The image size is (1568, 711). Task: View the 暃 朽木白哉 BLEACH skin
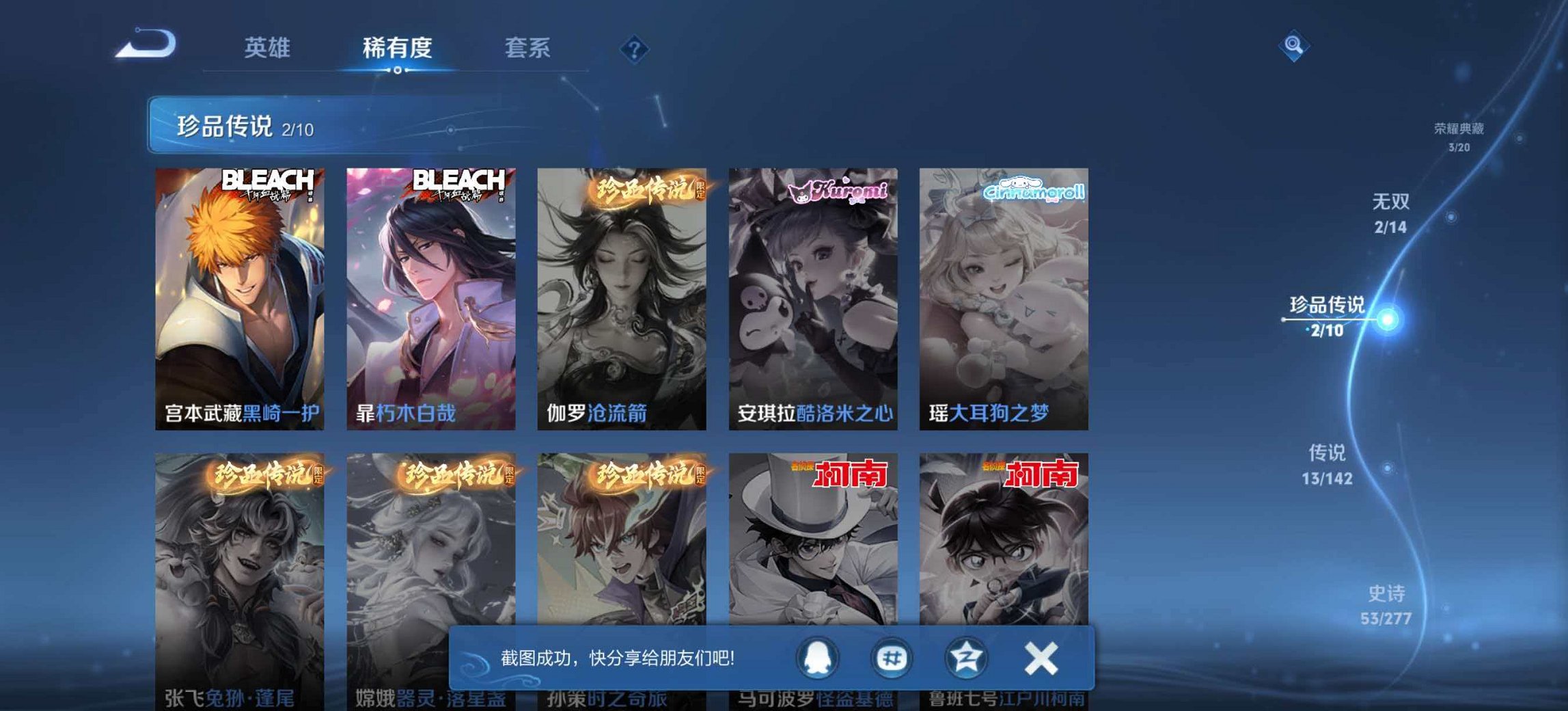(432, 294)
